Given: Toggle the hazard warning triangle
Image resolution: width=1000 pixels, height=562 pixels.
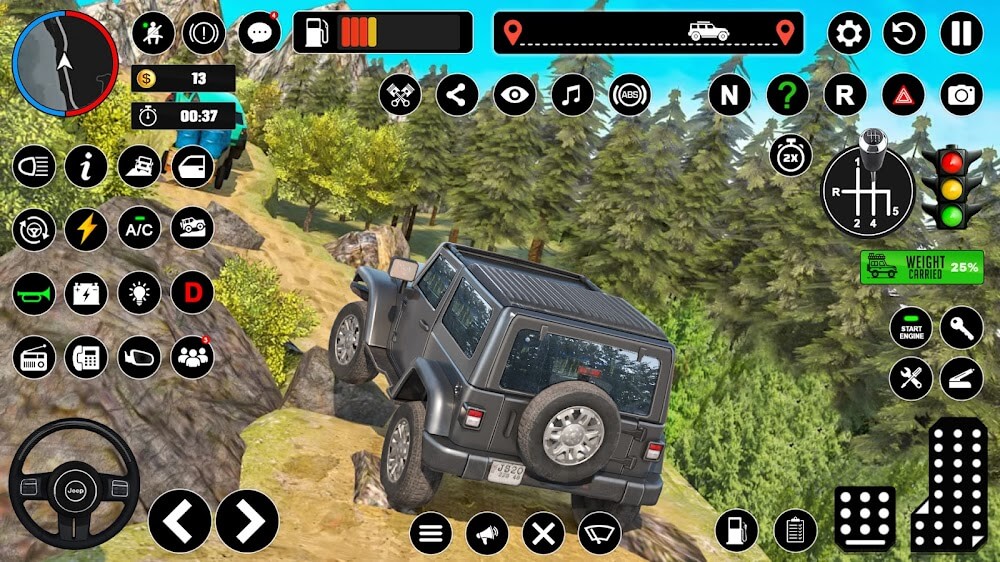Looking at the screenshot, I should point(903,95).
